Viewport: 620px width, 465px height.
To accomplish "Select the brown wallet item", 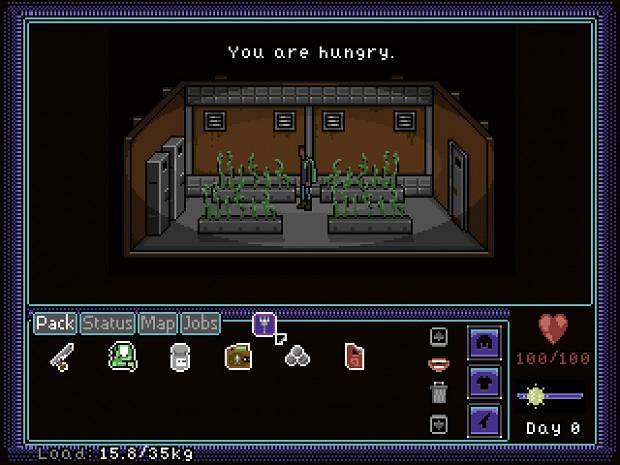I will (238, 356).
